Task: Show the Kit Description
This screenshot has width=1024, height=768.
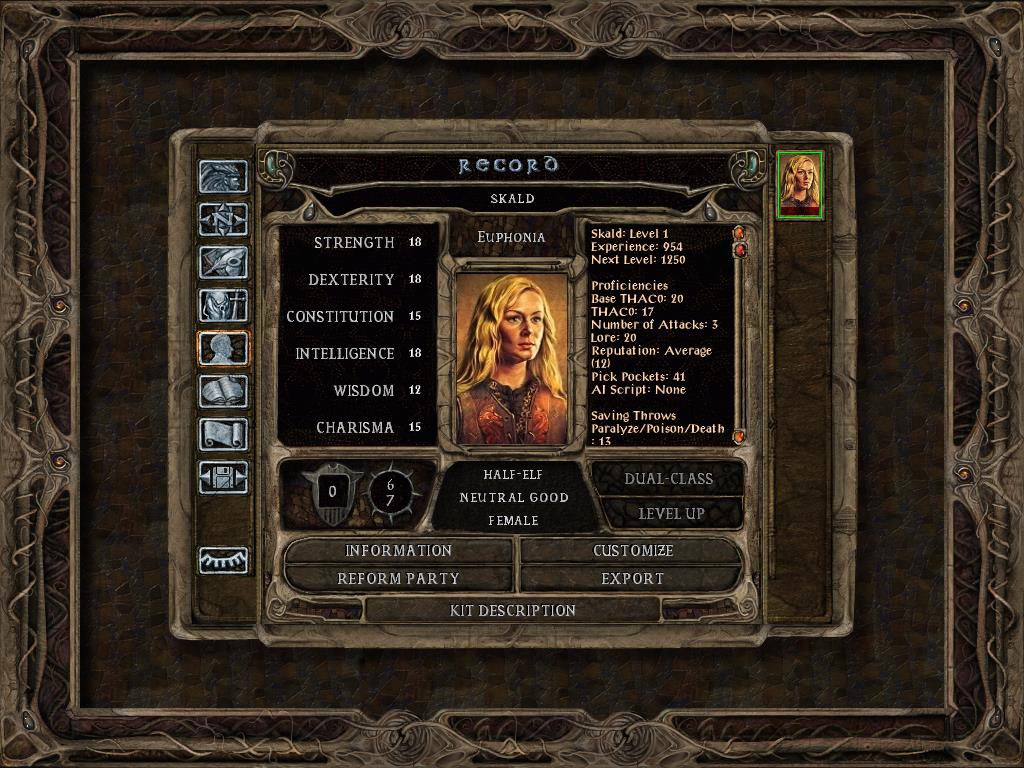Action: (513, 610)
